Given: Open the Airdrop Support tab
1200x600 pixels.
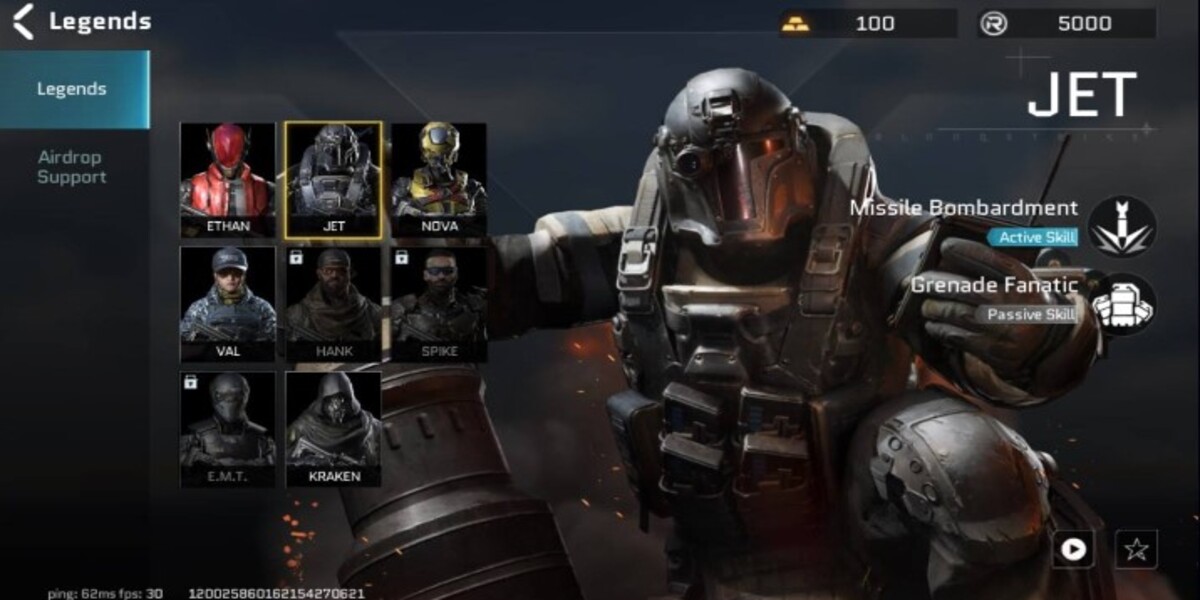Looking at the screenshot, I should 72,167.
